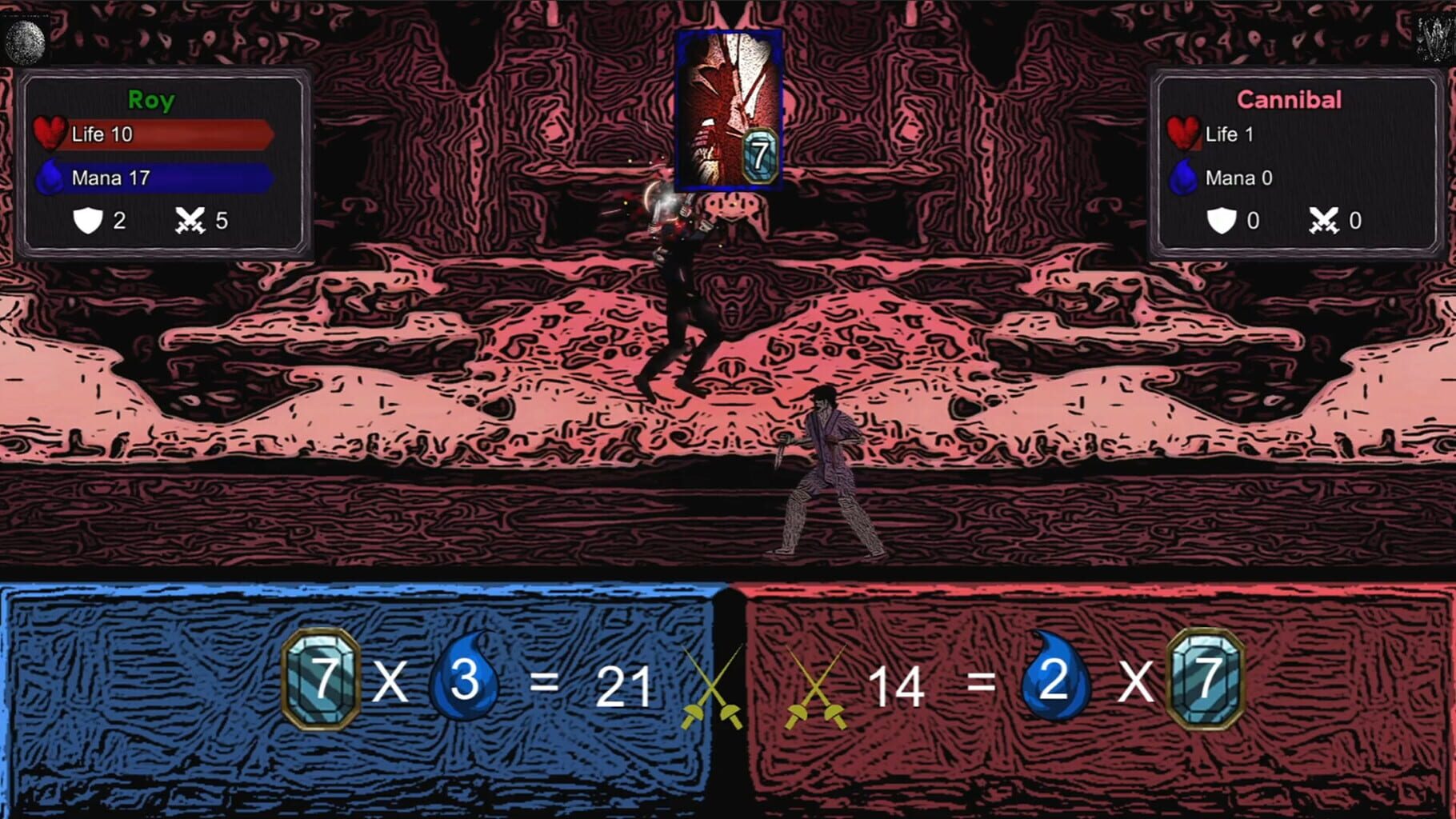Click the heart icon in Roy's status panel
Viewport: 1456px width, 819px height.
(x=50, y=132)
